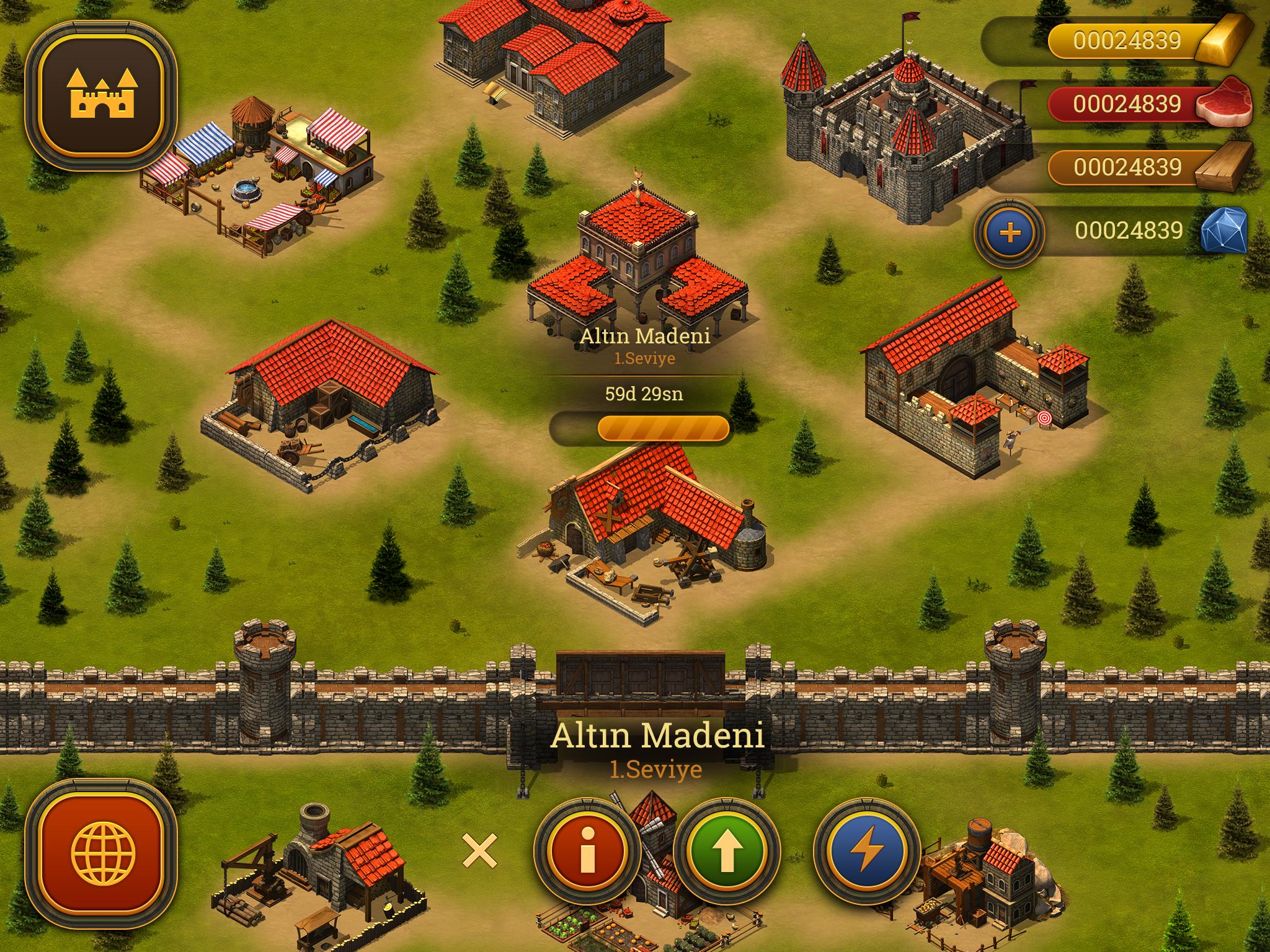
Task: Show Altın Madeni building info
Action: 587,852
